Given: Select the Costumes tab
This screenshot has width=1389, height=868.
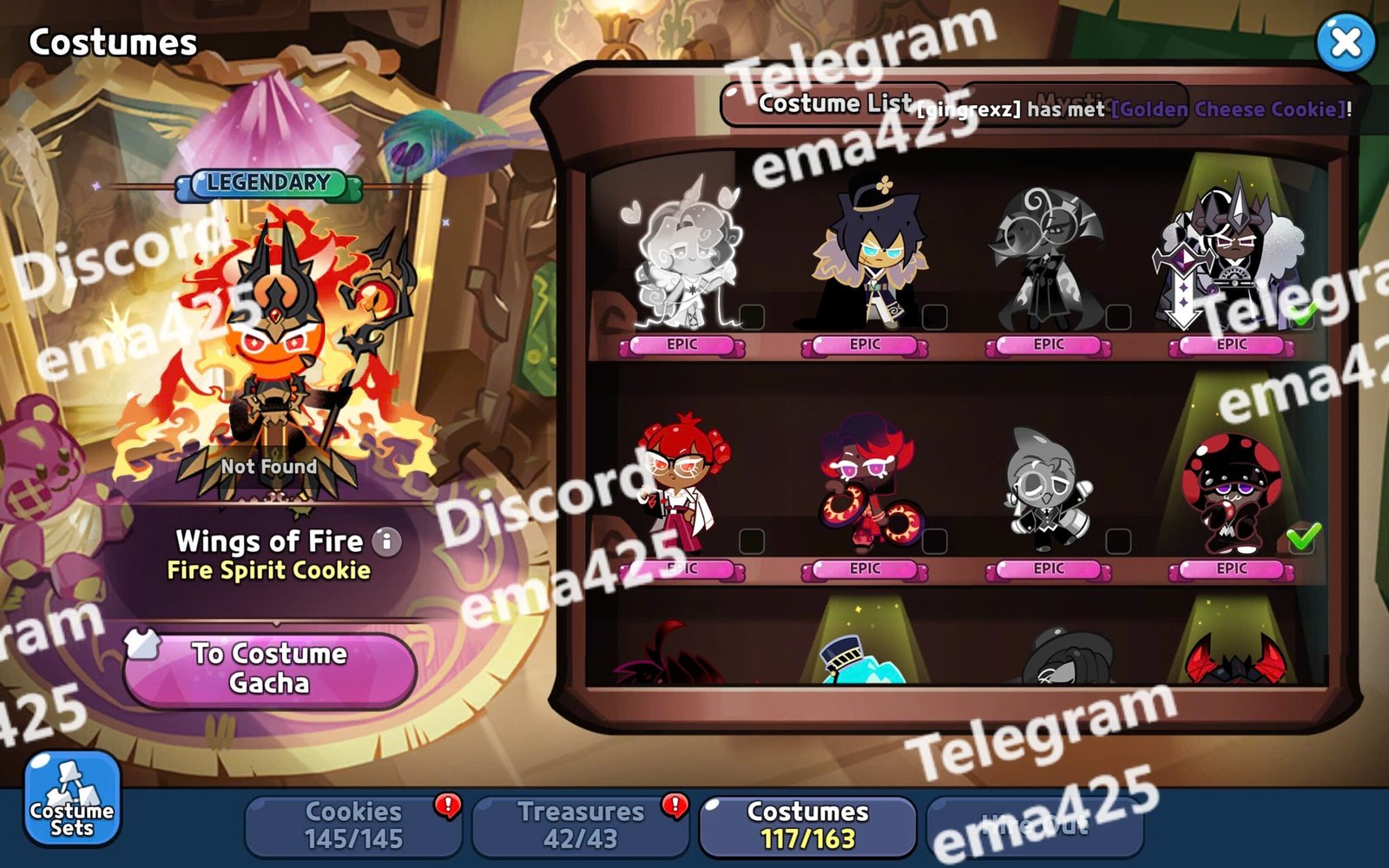Looking at the screenshot, I should click(x=807, y=825).
